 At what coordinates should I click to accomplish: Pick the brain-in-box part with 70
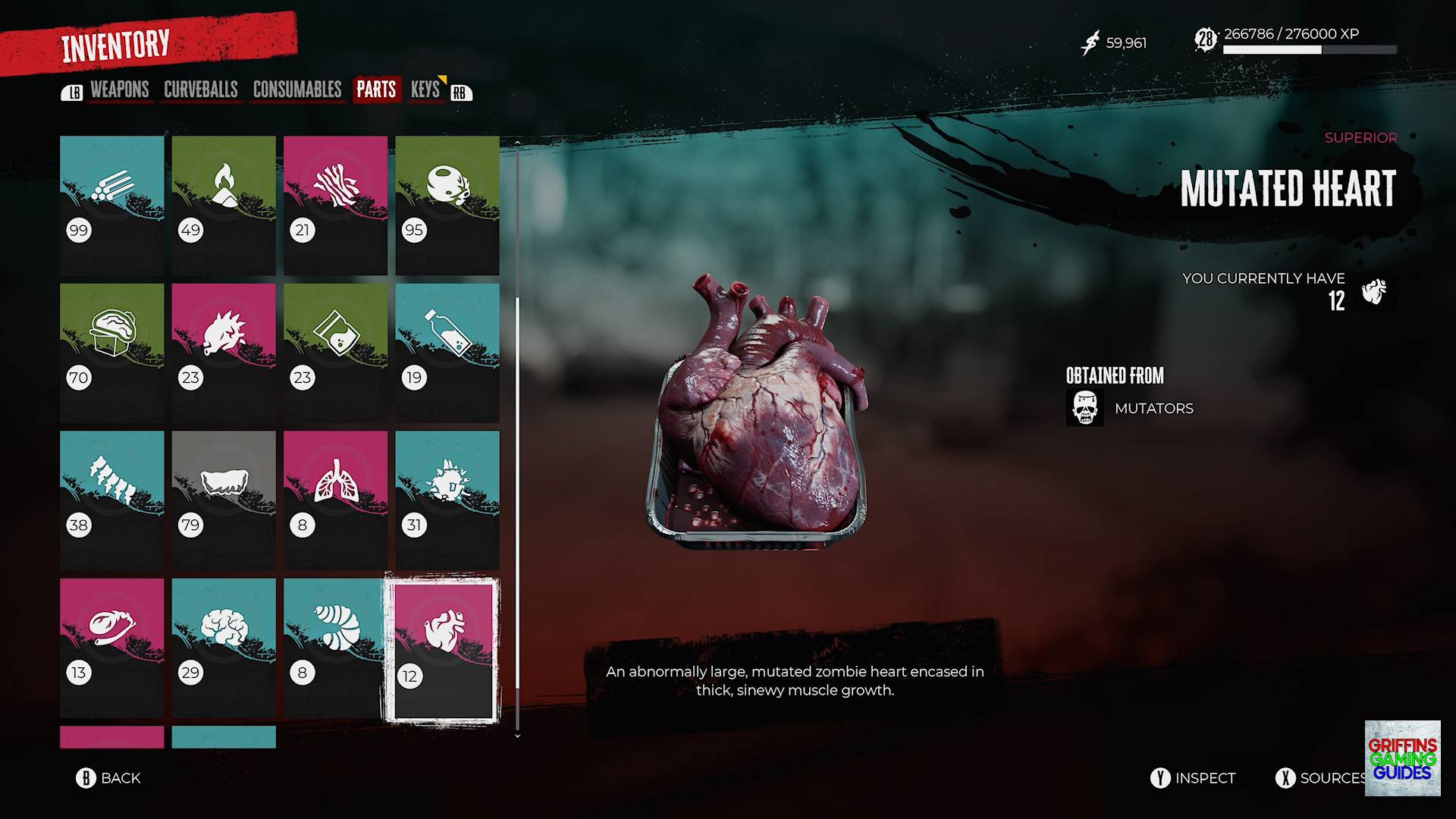coord(112,353)
